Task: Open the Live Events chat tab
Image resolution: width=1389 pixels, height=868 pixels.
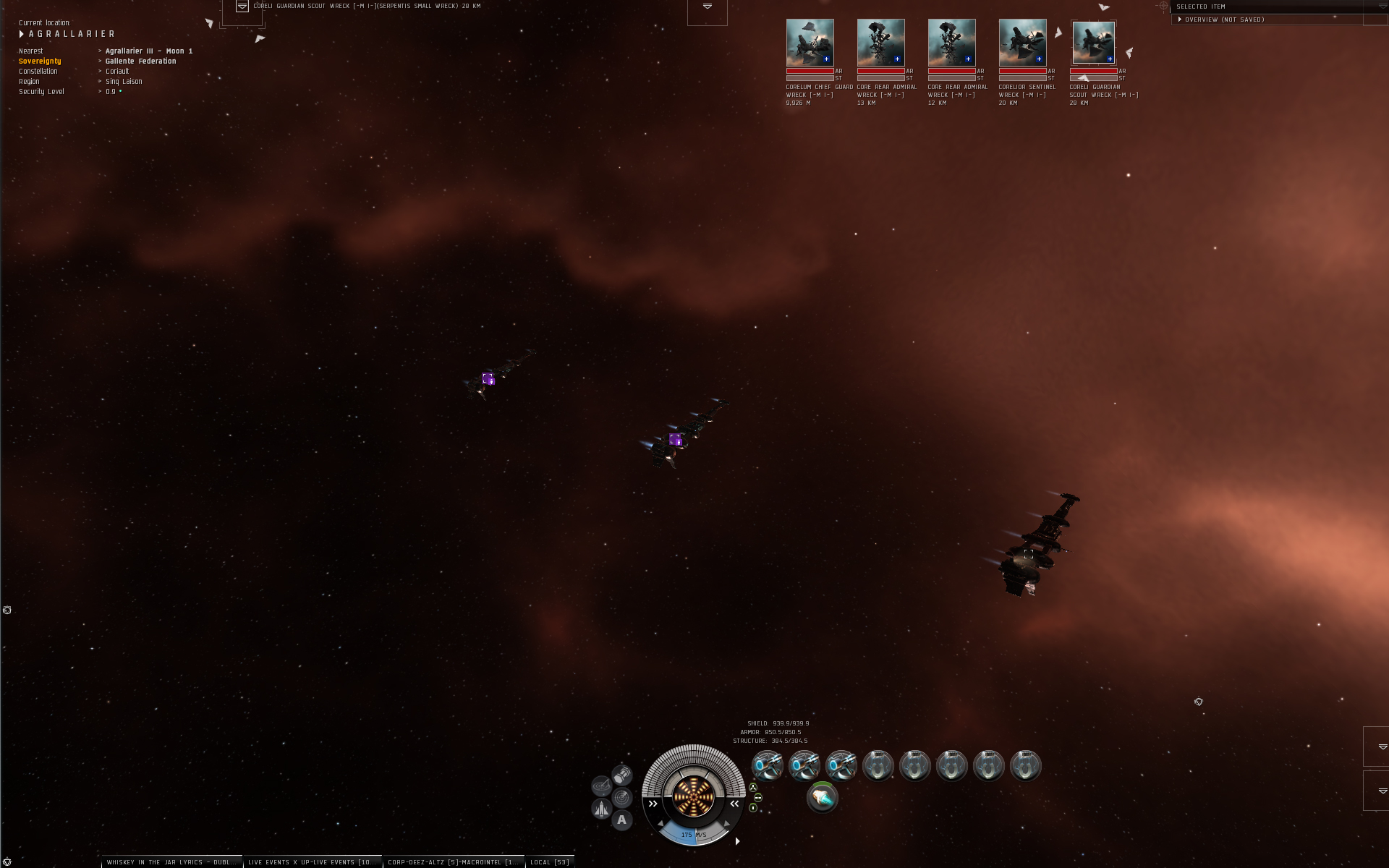Action: 312,862
